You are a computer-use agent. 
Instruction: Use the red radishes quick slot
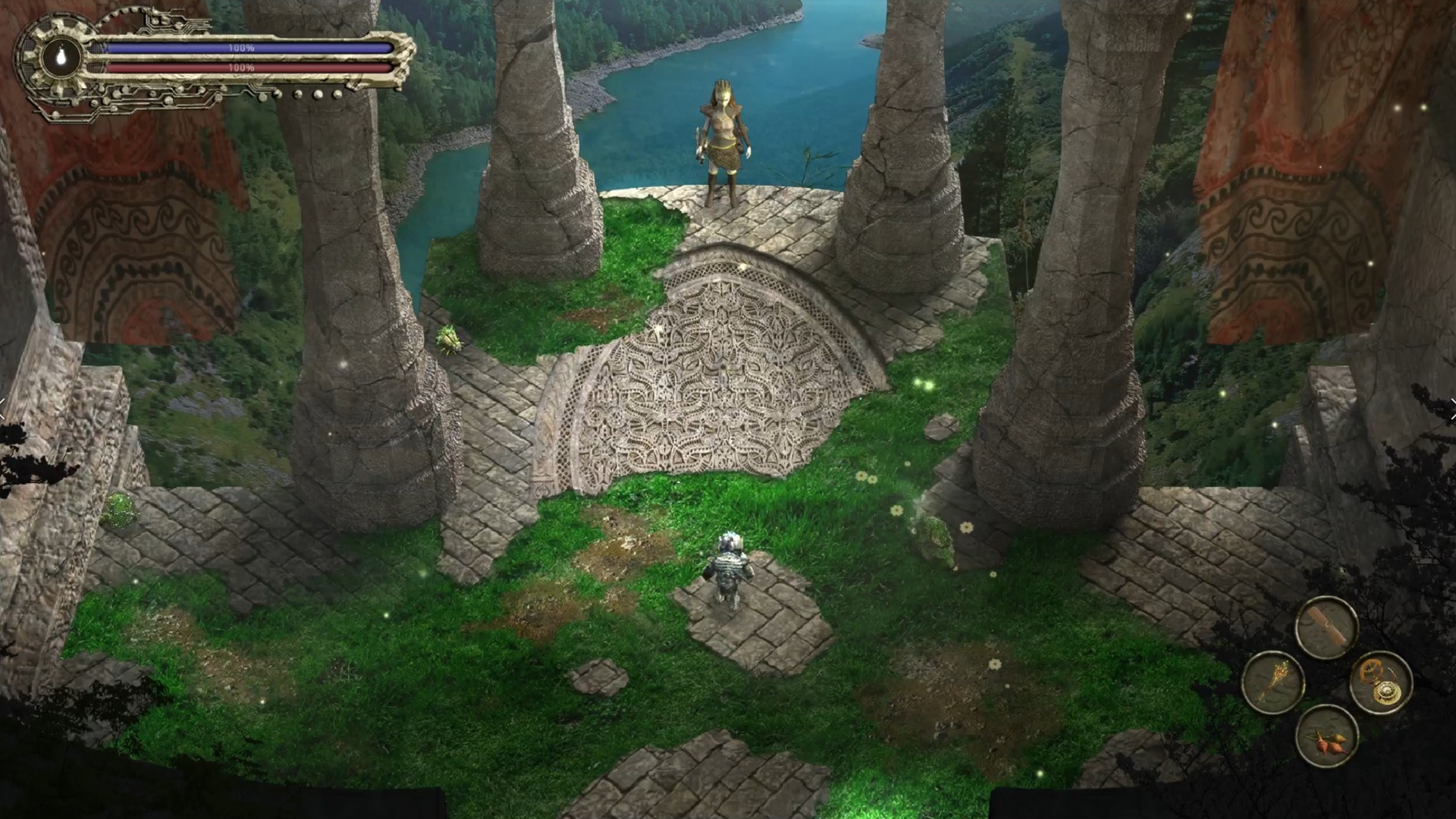click(1326, 736)
